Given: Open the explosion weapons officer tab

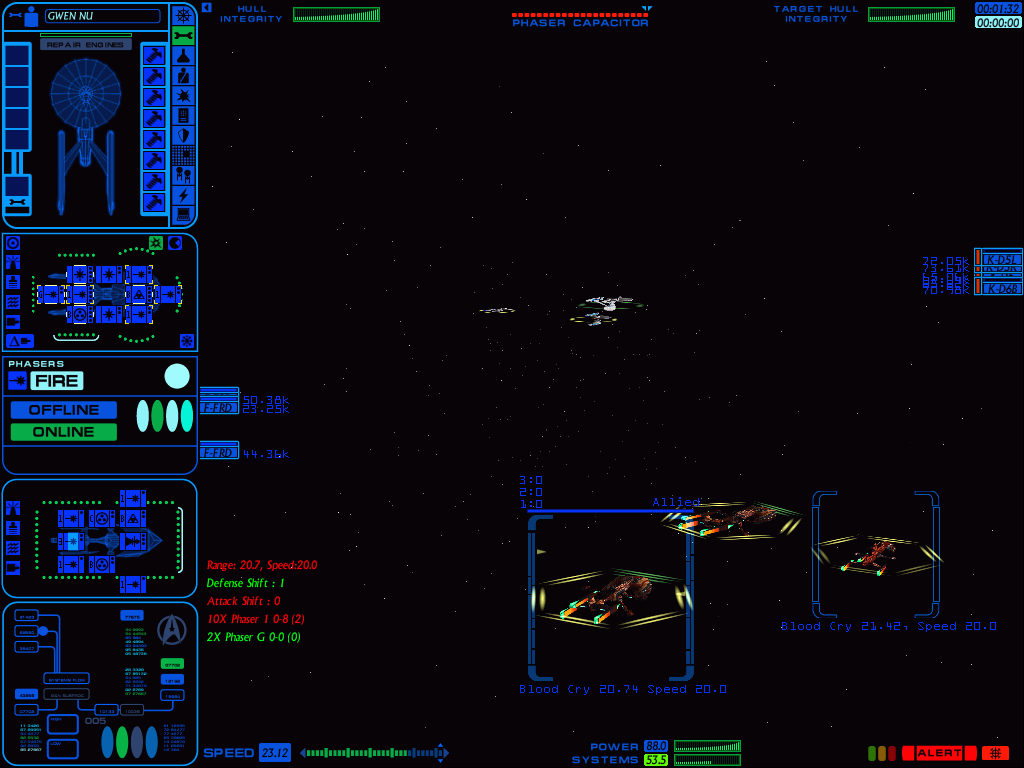Looking at the screenshot, I should [x=183, y=96].
